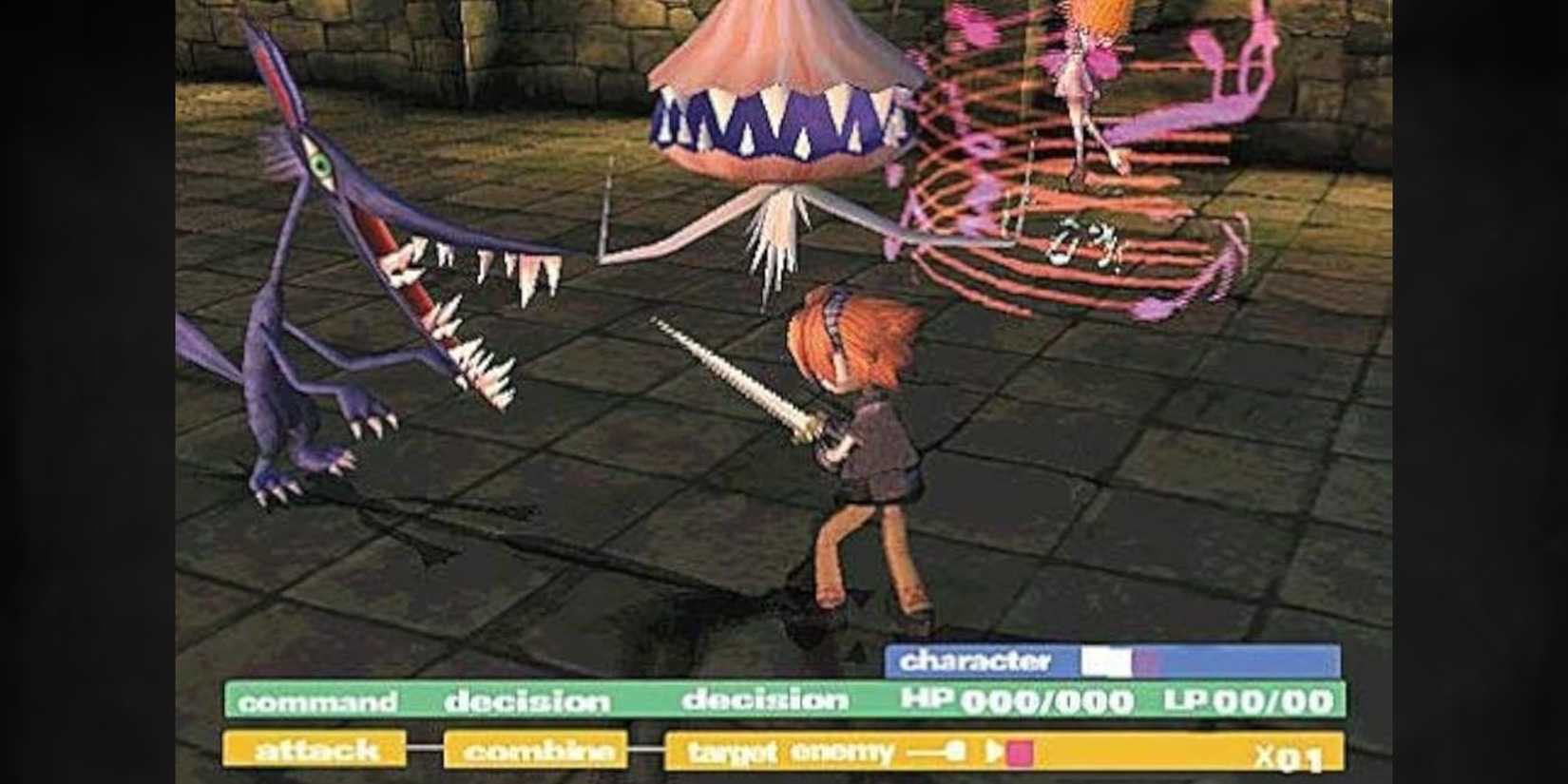This screenshot has height=784, width=1568.
Task: Toggle targeting on the fairy spellcaster
Action: [x=1079, y=71]
